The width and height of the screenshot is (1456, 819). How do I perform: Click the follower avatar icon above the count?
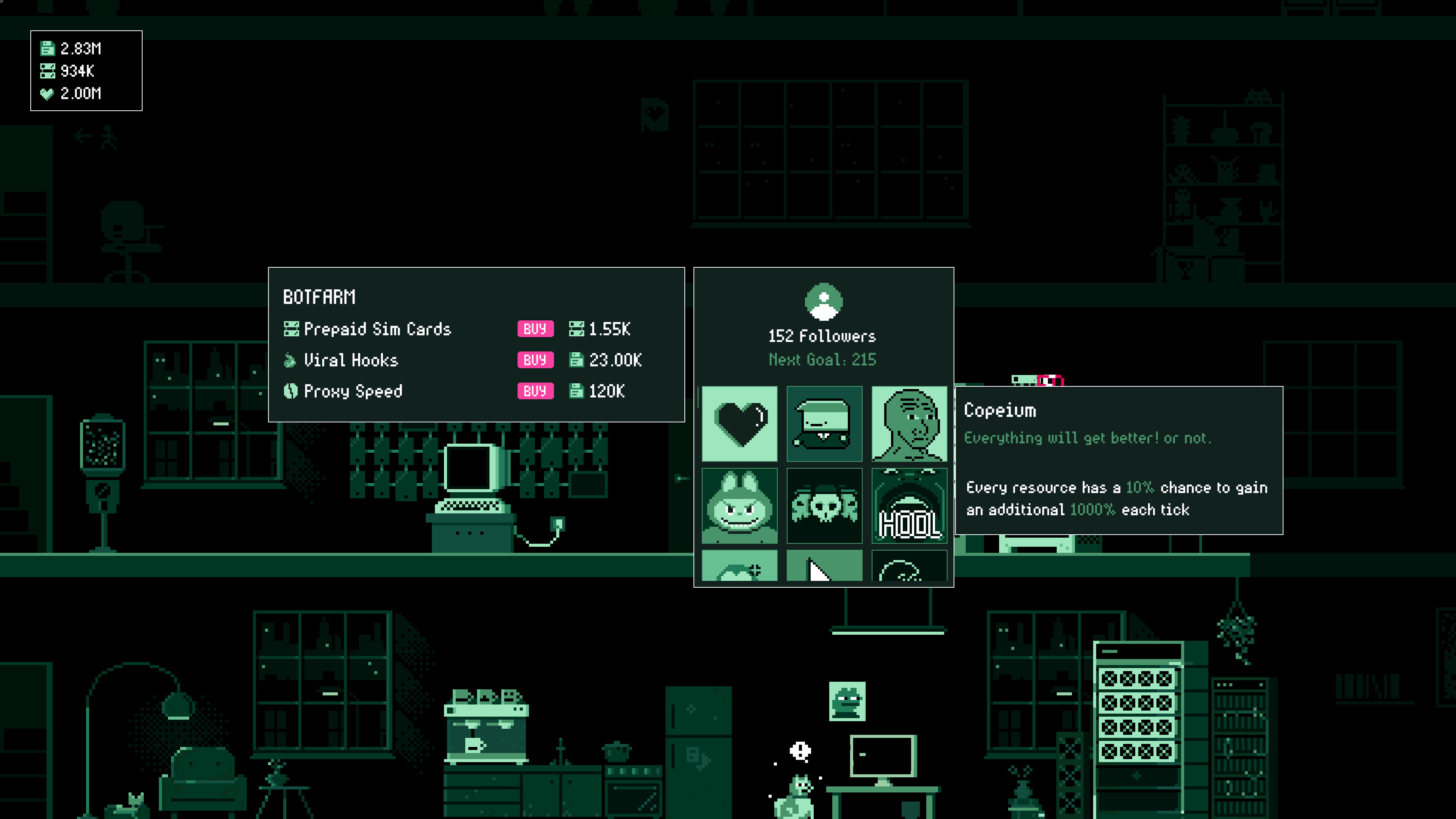pyautogui.click(x=823, y=302)
